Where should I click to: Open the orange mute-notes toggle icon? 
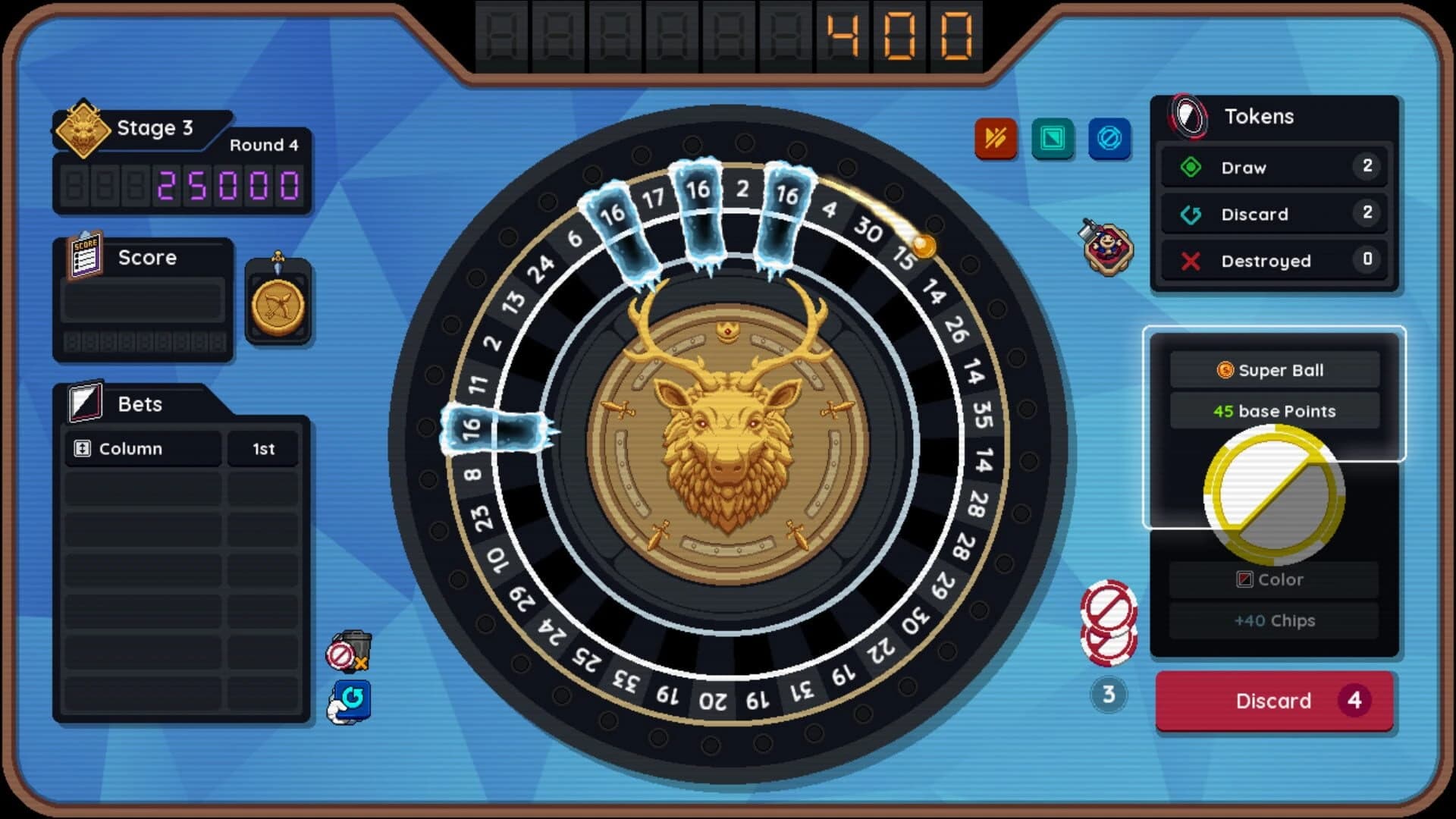996,140
